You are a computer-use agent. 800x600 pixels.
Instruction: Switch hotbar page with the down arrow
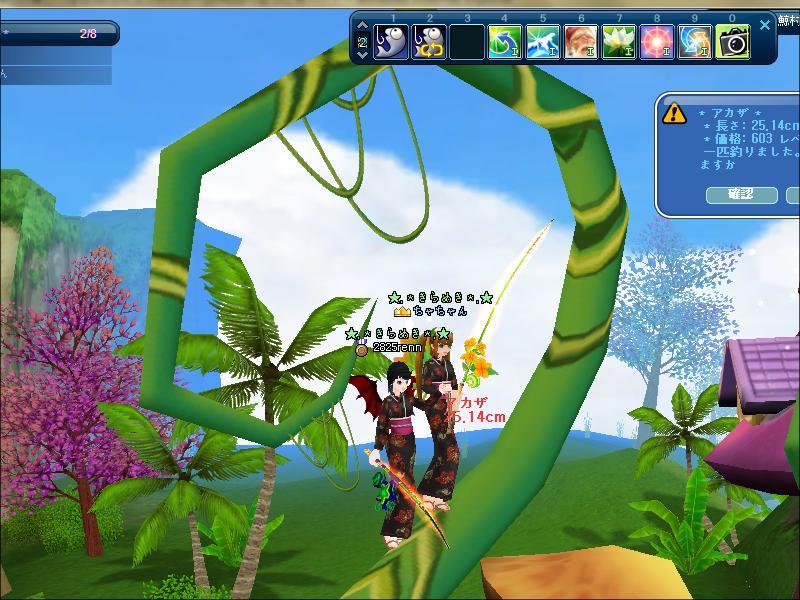[x=361, y=56]
